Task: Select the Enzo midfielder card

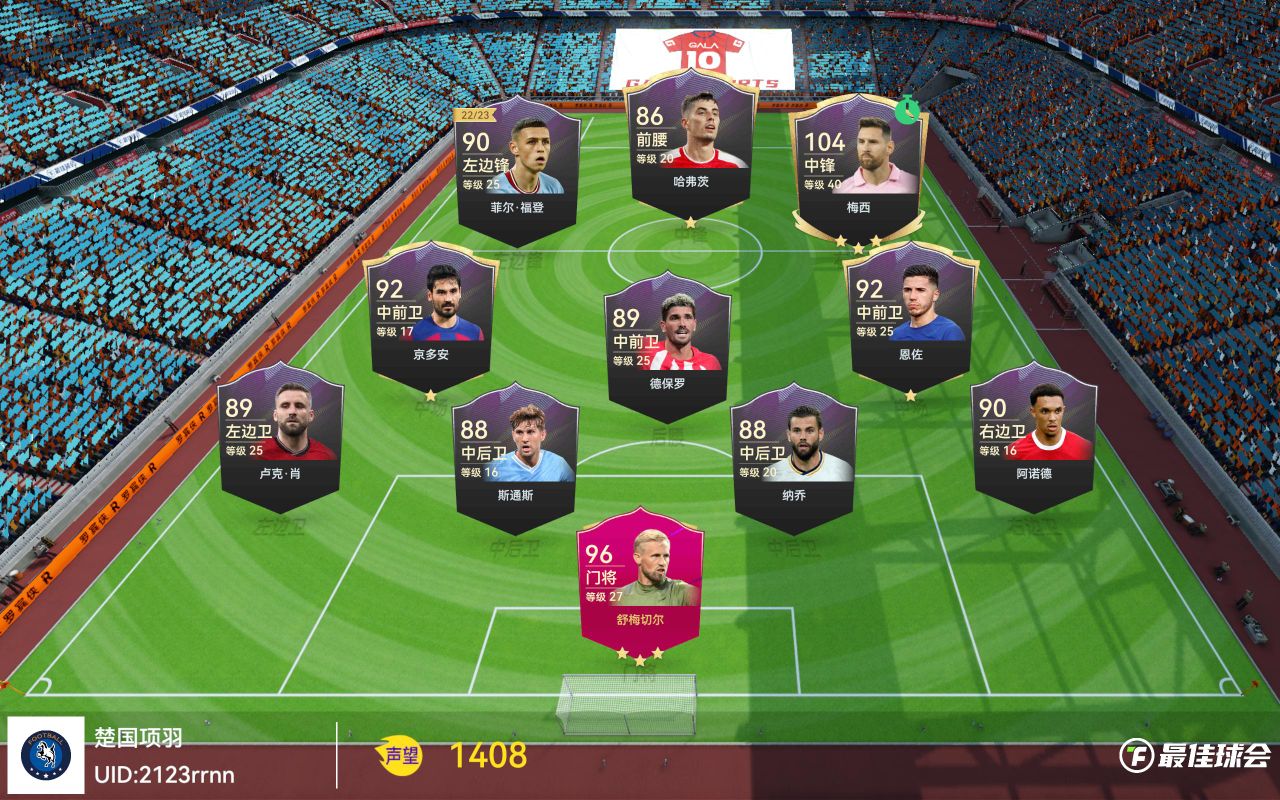Action: click(x=910, y=315)
